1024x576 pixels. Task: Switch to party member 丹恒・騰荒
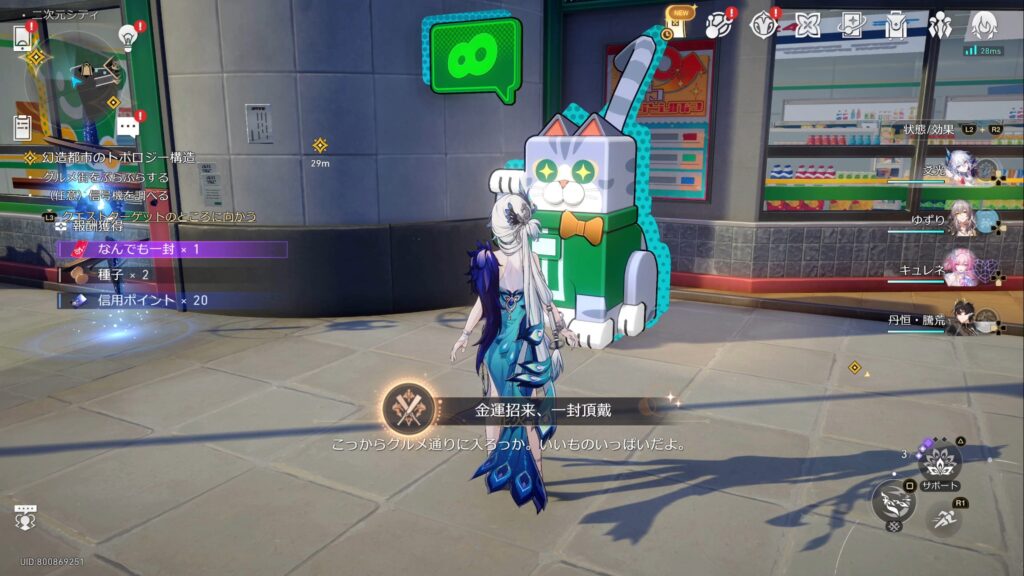coord(962,318)
